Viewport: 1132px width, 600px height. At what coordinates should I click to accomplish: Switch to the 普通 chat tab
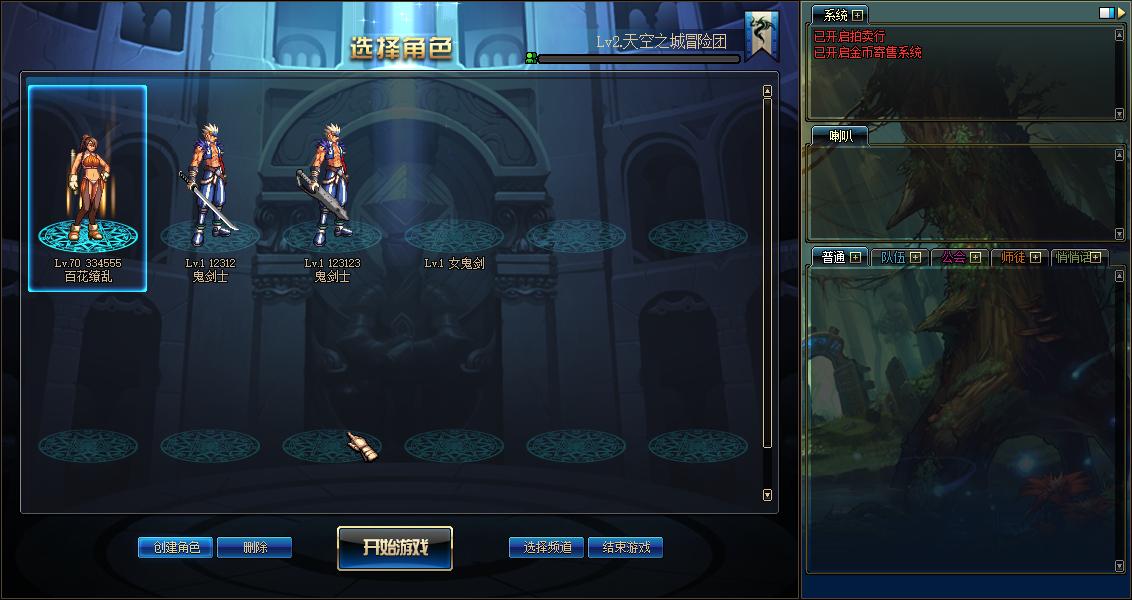click(834, 257)
